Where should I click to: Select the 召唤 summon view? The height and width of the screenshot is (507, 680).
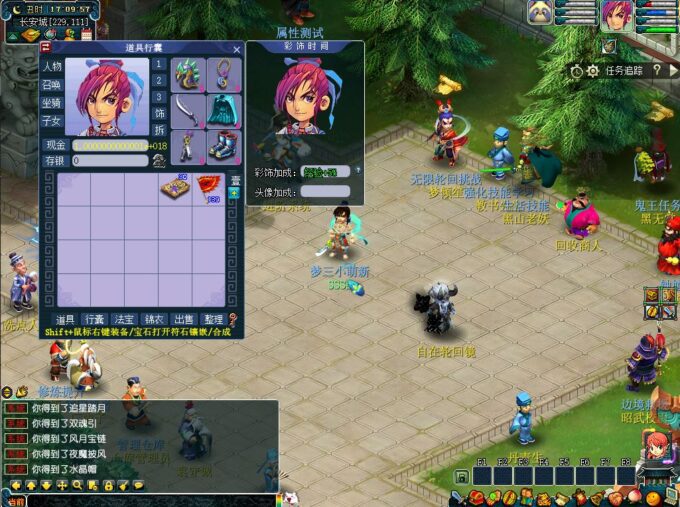(52, 84)
